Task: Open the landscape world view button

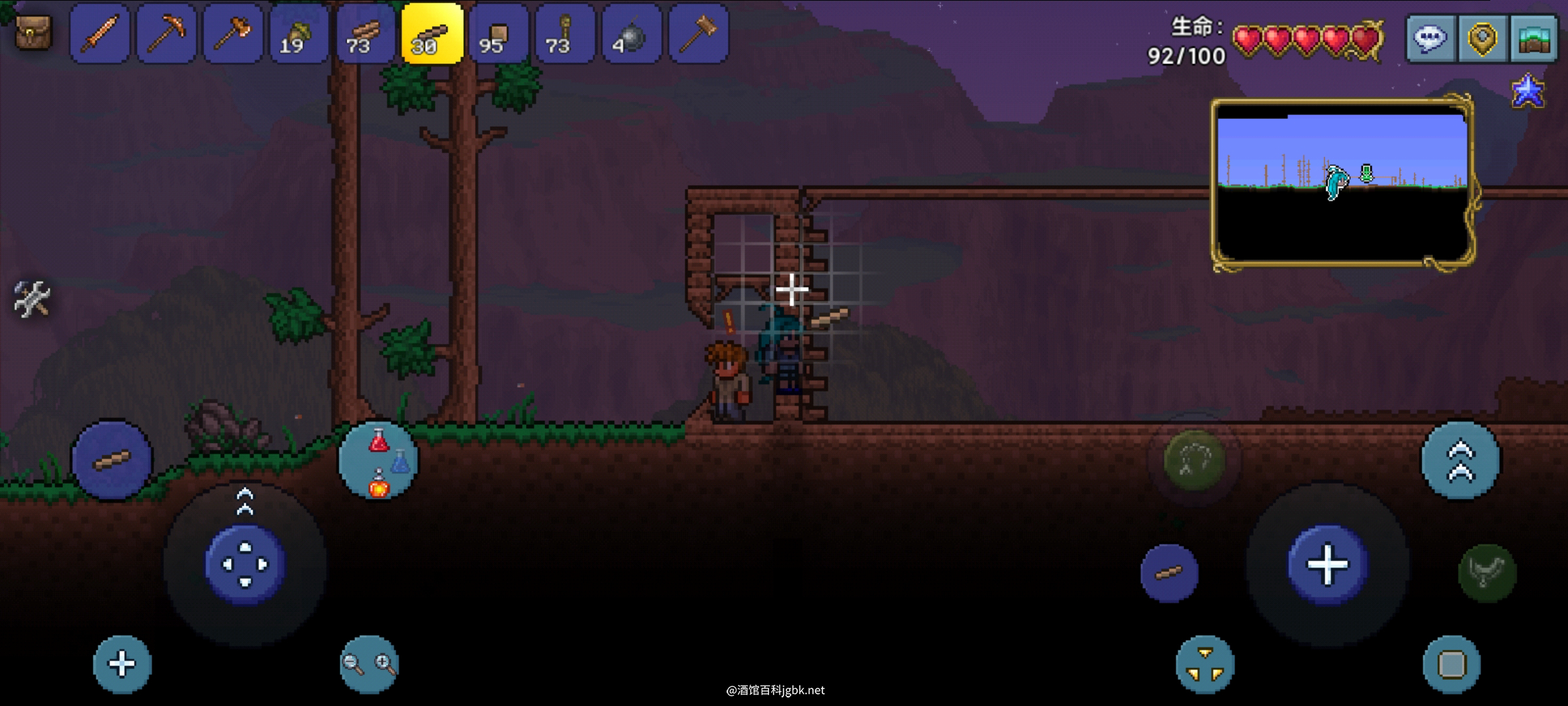Action: pyautogui.click(x=1533, y=39)
